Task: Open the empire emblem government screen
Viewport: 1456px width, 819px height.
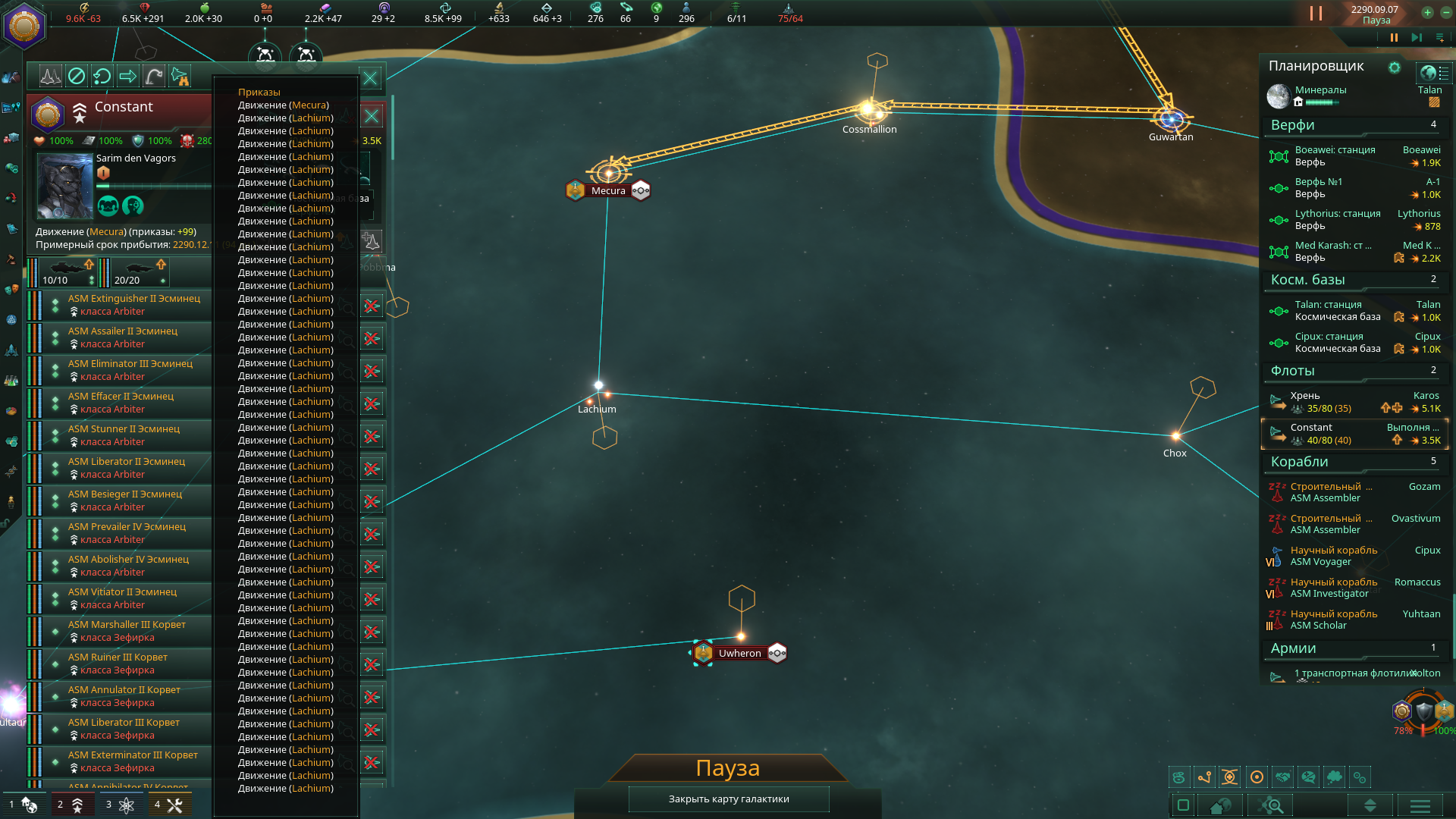Action: [24, 26]
